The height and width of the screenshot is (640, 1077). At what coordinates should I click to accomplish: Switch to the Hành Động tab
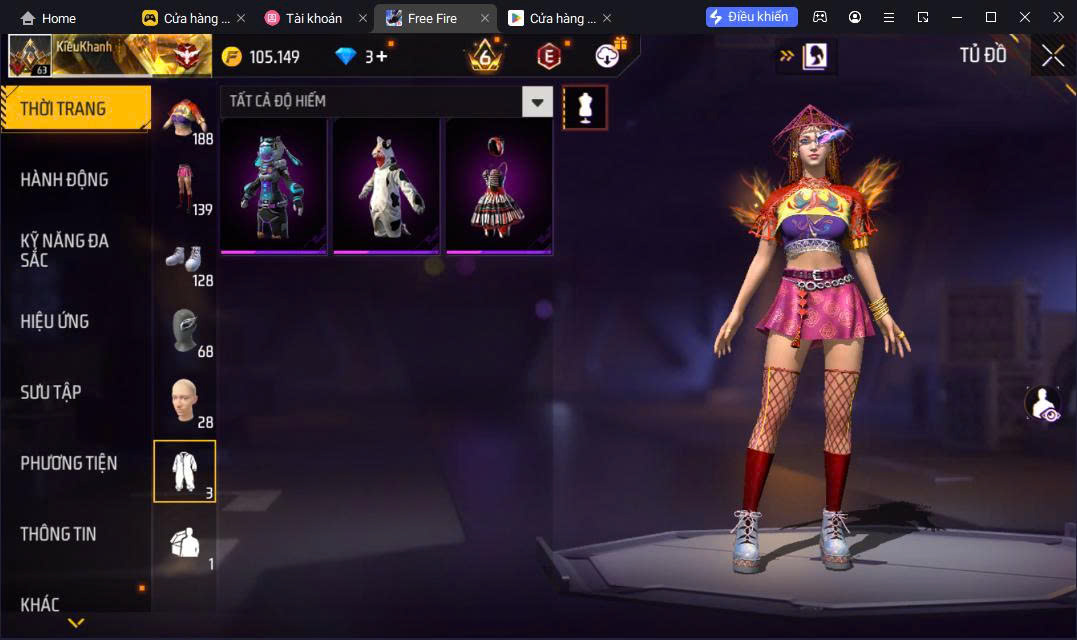click(65, 180)
